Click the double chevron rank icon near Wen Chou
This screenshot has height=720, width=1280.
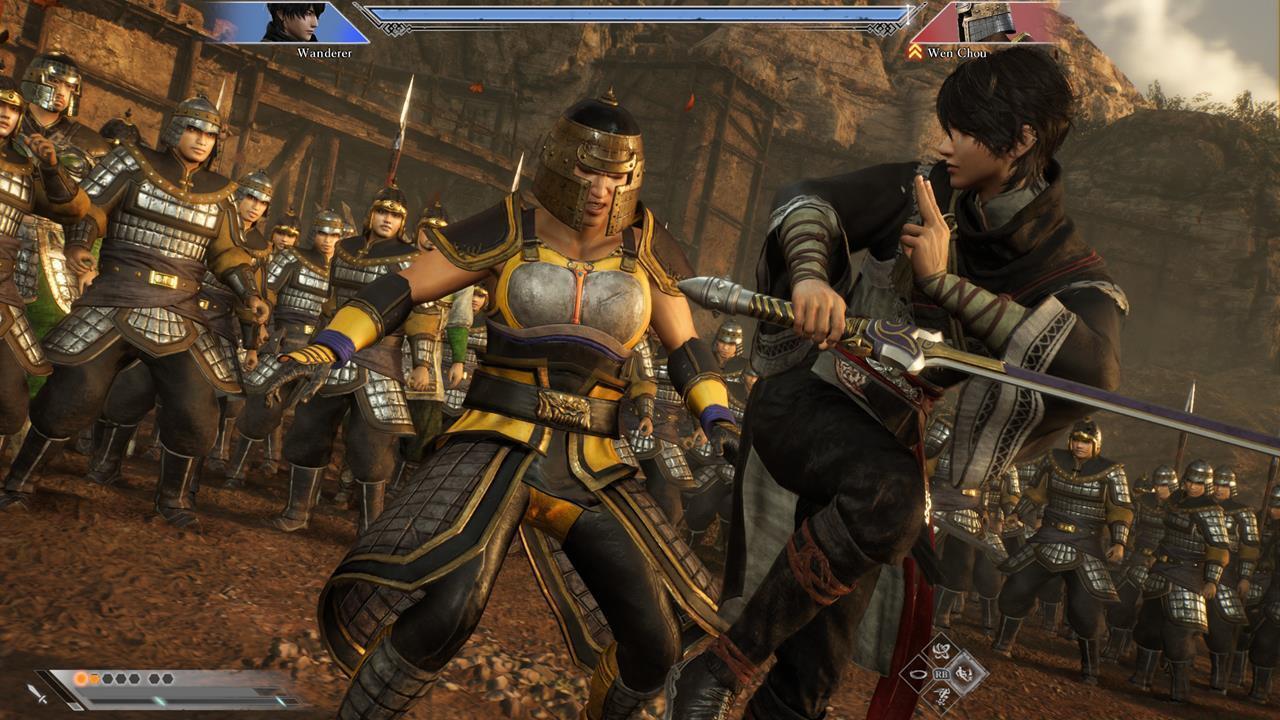coord(917,49)
